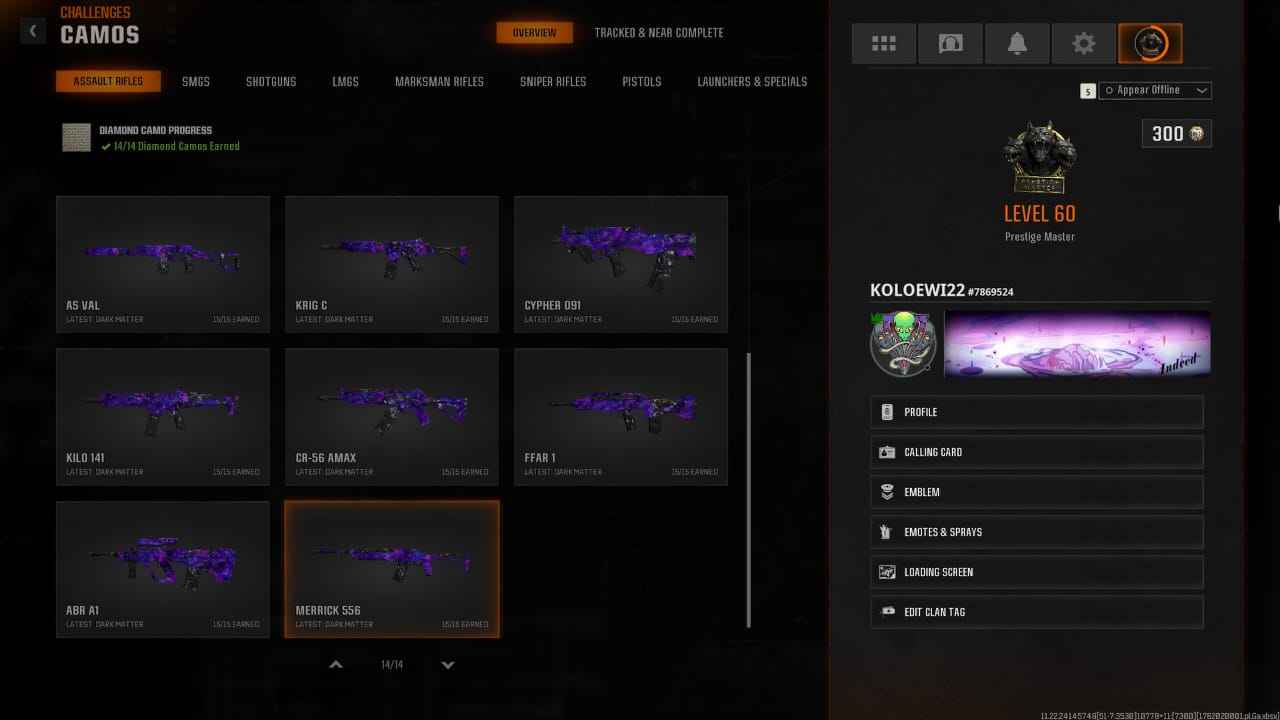Open the main menu grid icon
The height and width of the screenshot is (720, 1280).
click(x=883, y=43)
